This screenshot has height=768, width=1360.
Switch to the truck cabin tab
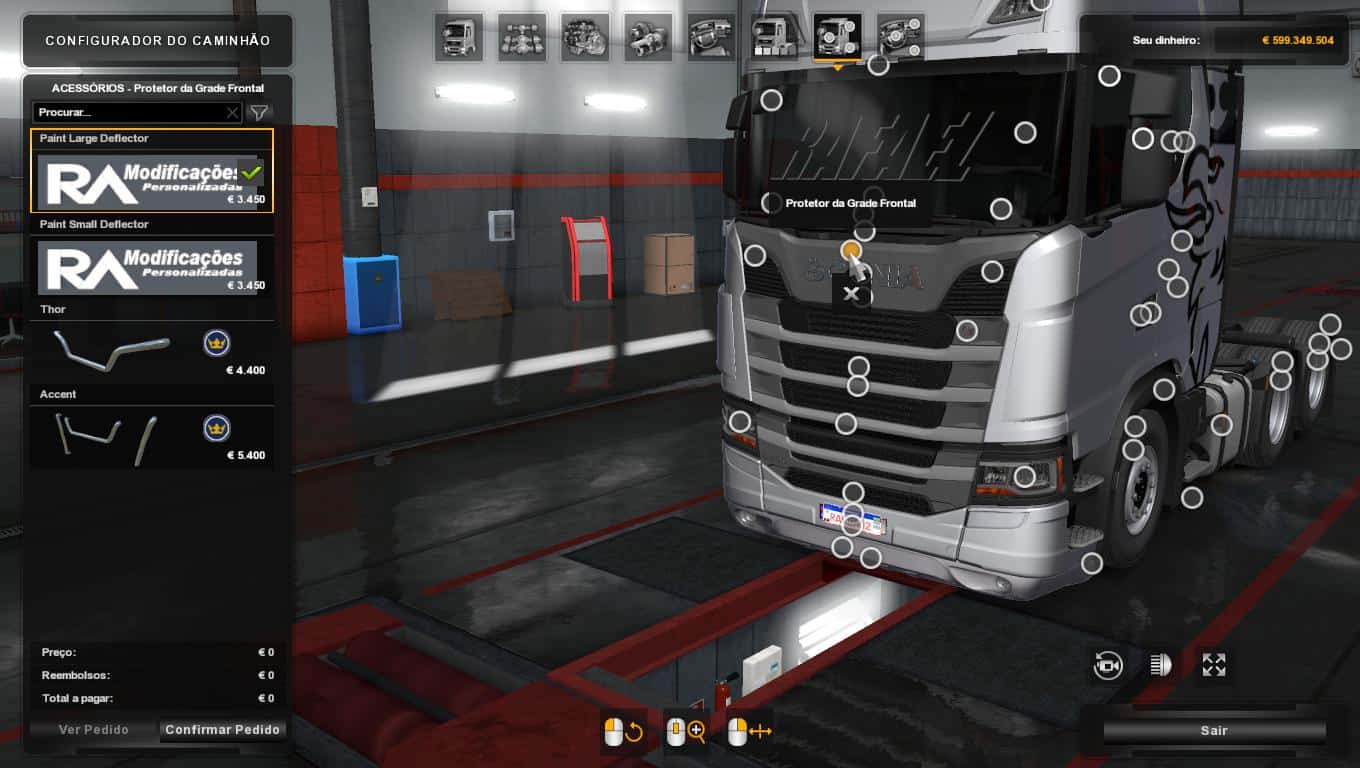pyautogui.click(x=459, y=37)
